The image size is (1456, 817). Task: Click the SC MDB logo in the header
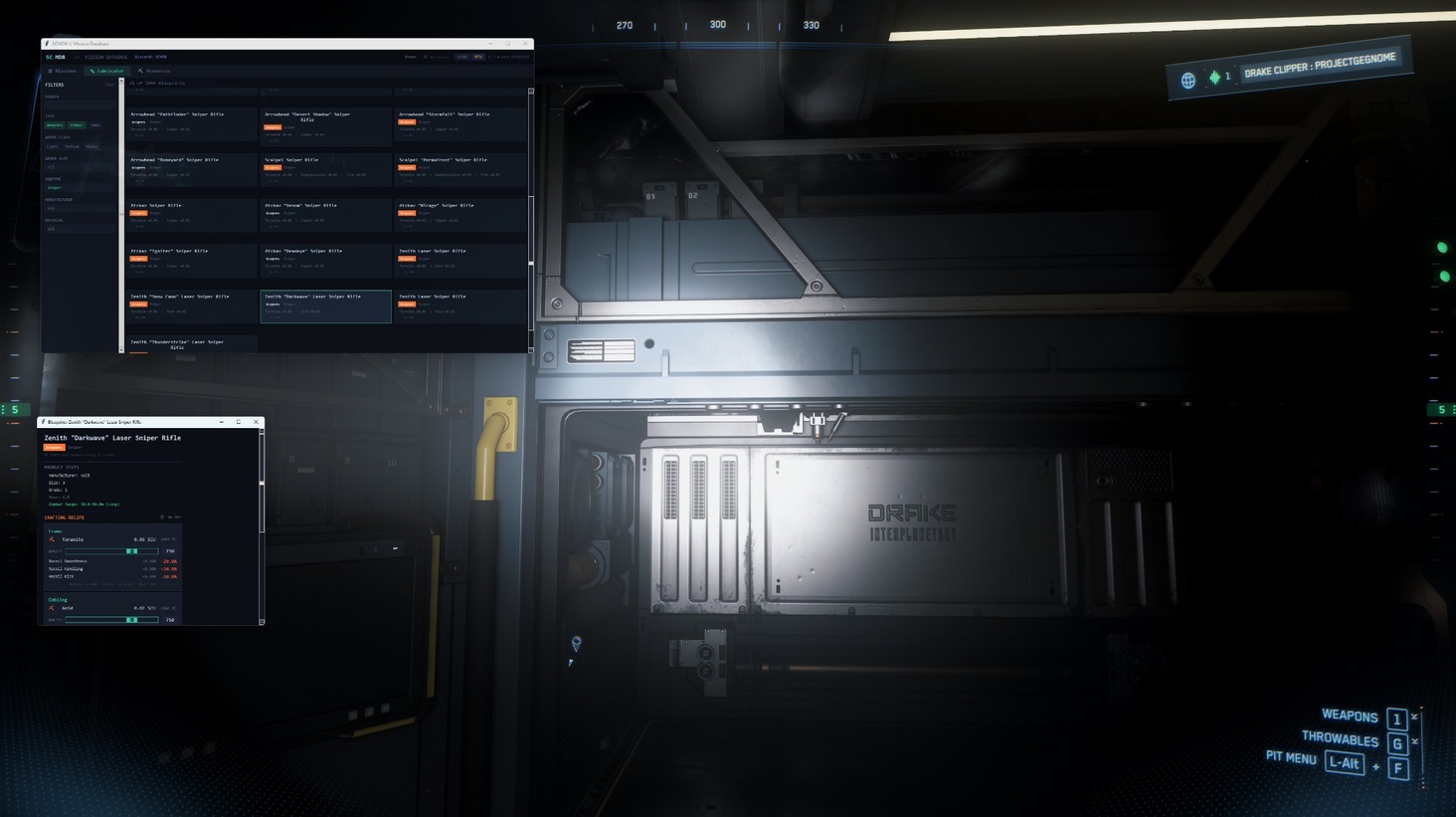tap(56, 57)
